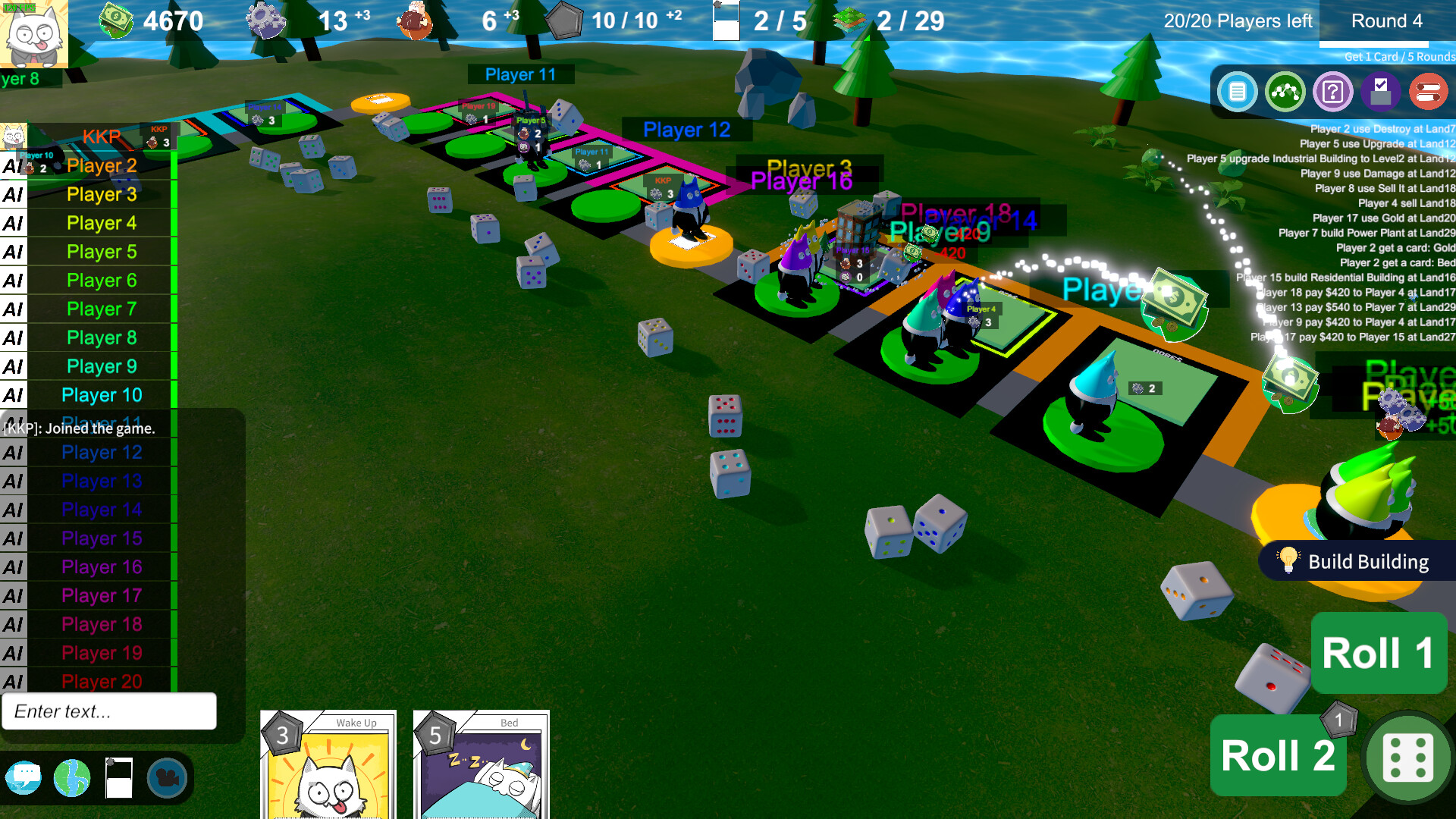Open the help question mark icon
The width and height of the screenshot is (1456, 819).
tap(1333, 92)
